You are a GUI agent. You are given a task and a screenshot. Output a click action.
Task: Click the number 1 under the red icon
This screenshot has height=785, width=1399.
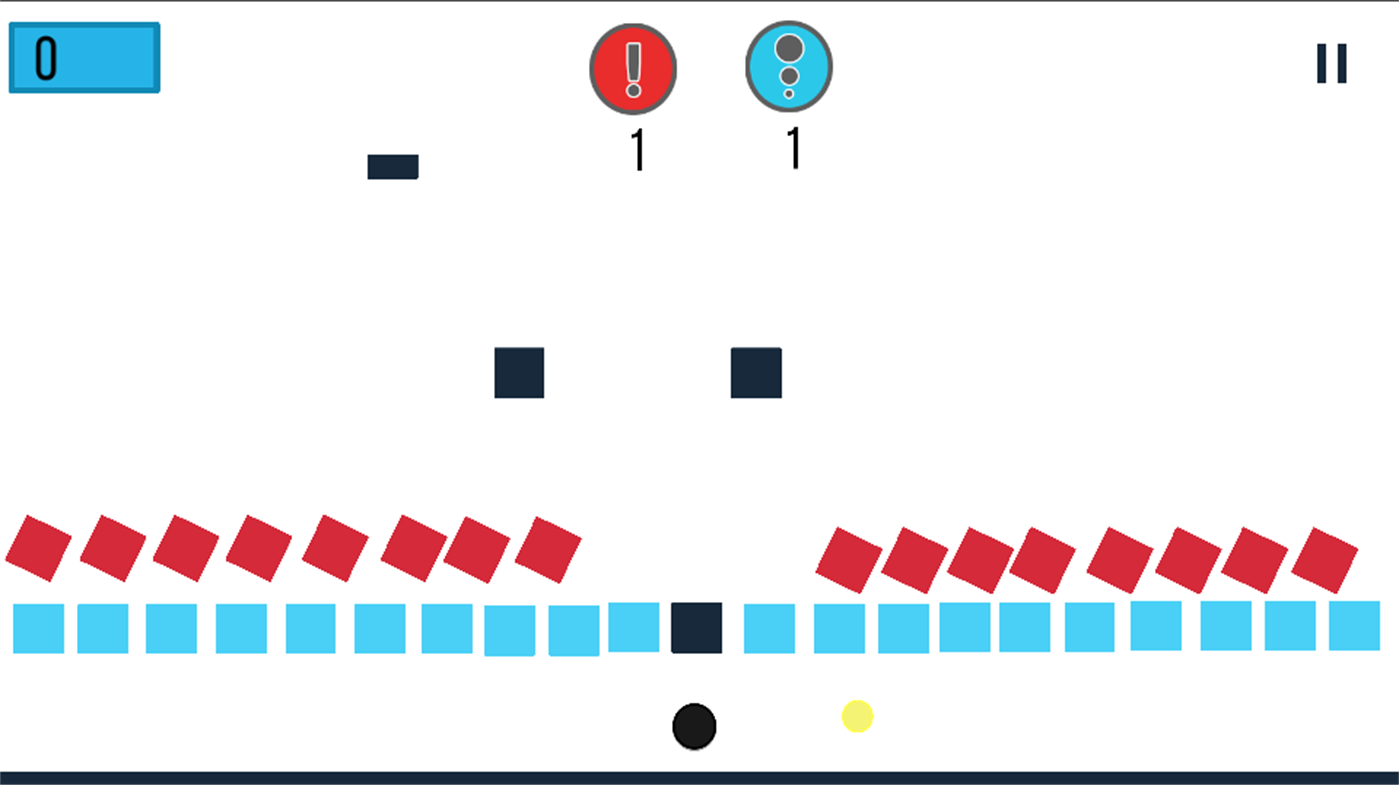[637, 152]
